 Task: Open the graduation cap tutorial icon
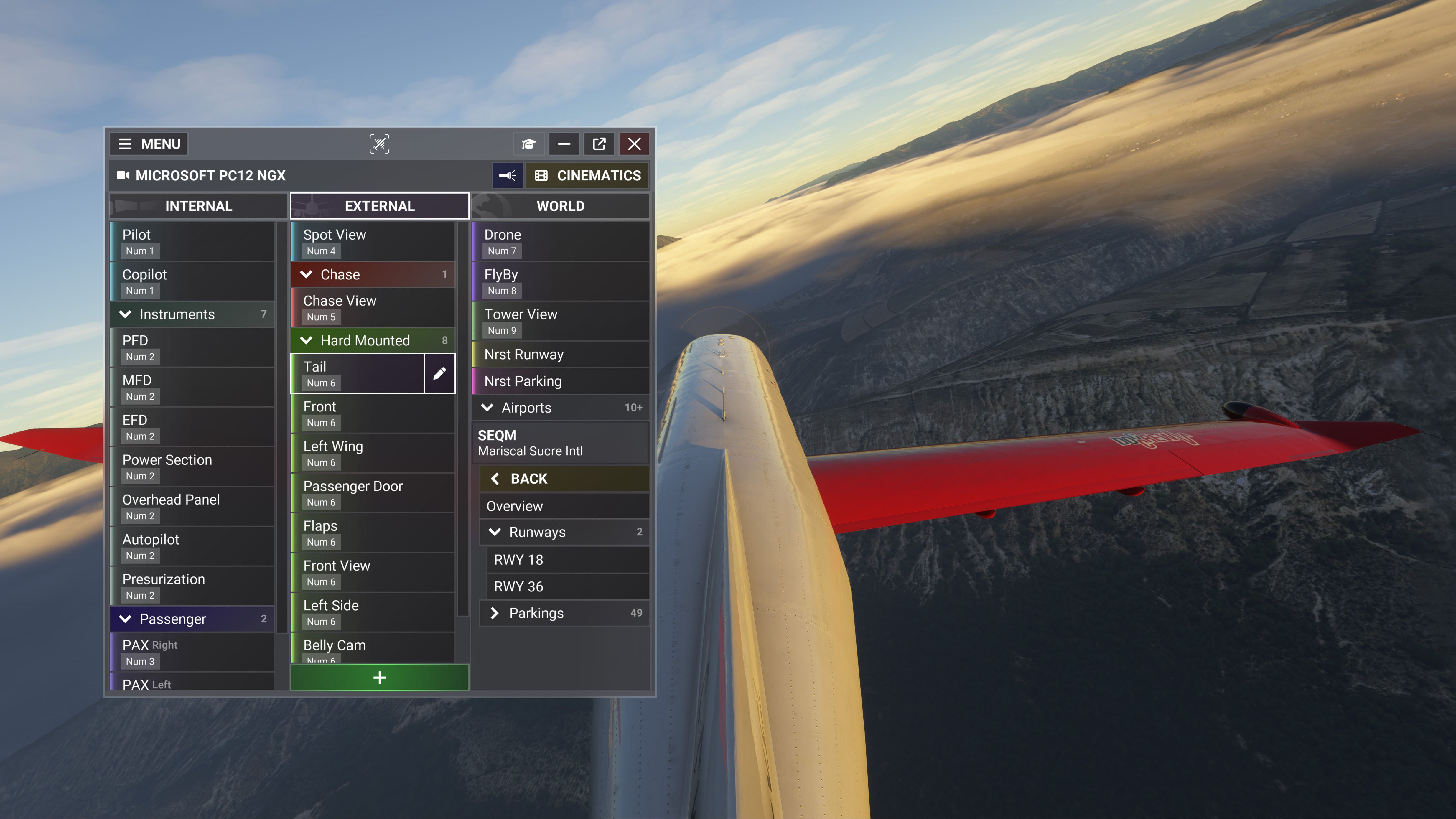tap(528, 144)
